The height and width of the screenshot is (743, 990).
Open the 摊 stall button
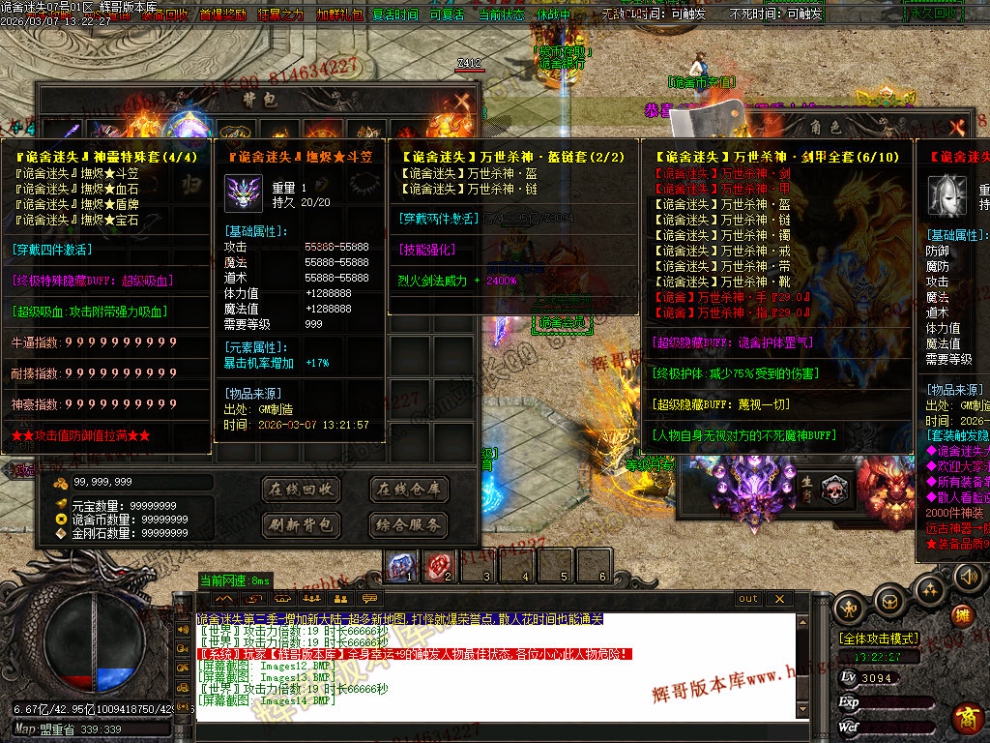[961, 615]
